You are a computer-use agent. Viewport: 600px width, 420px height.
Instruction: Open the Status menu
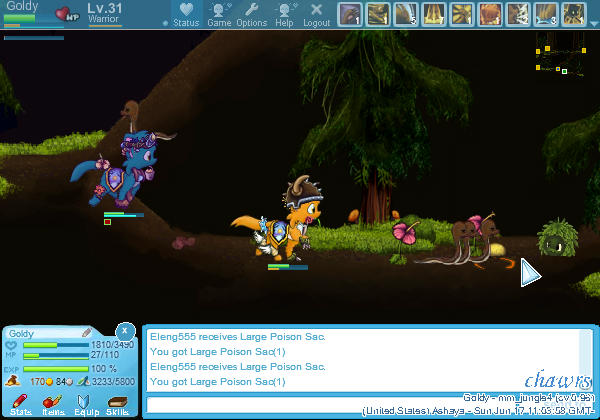coord(186,14)
